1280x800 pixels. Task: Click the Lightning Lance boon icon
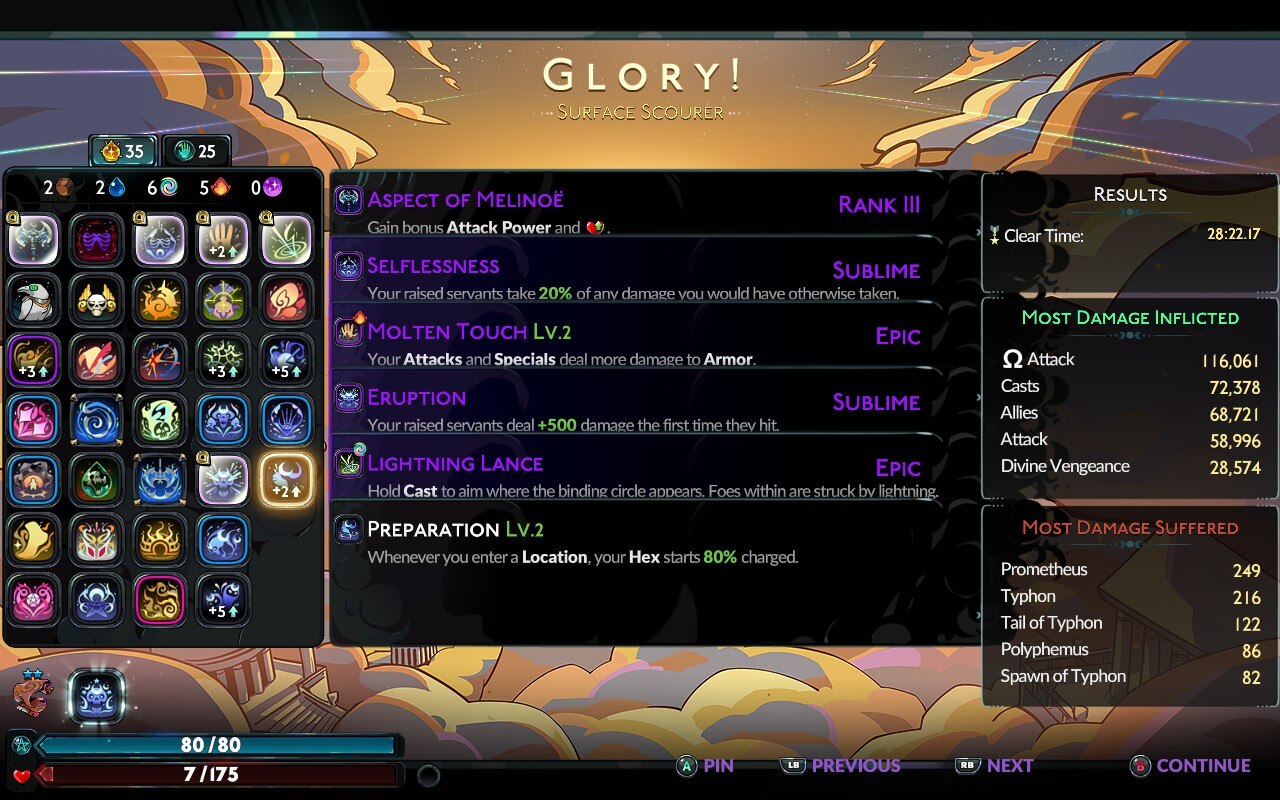click(x=350, y=466)
